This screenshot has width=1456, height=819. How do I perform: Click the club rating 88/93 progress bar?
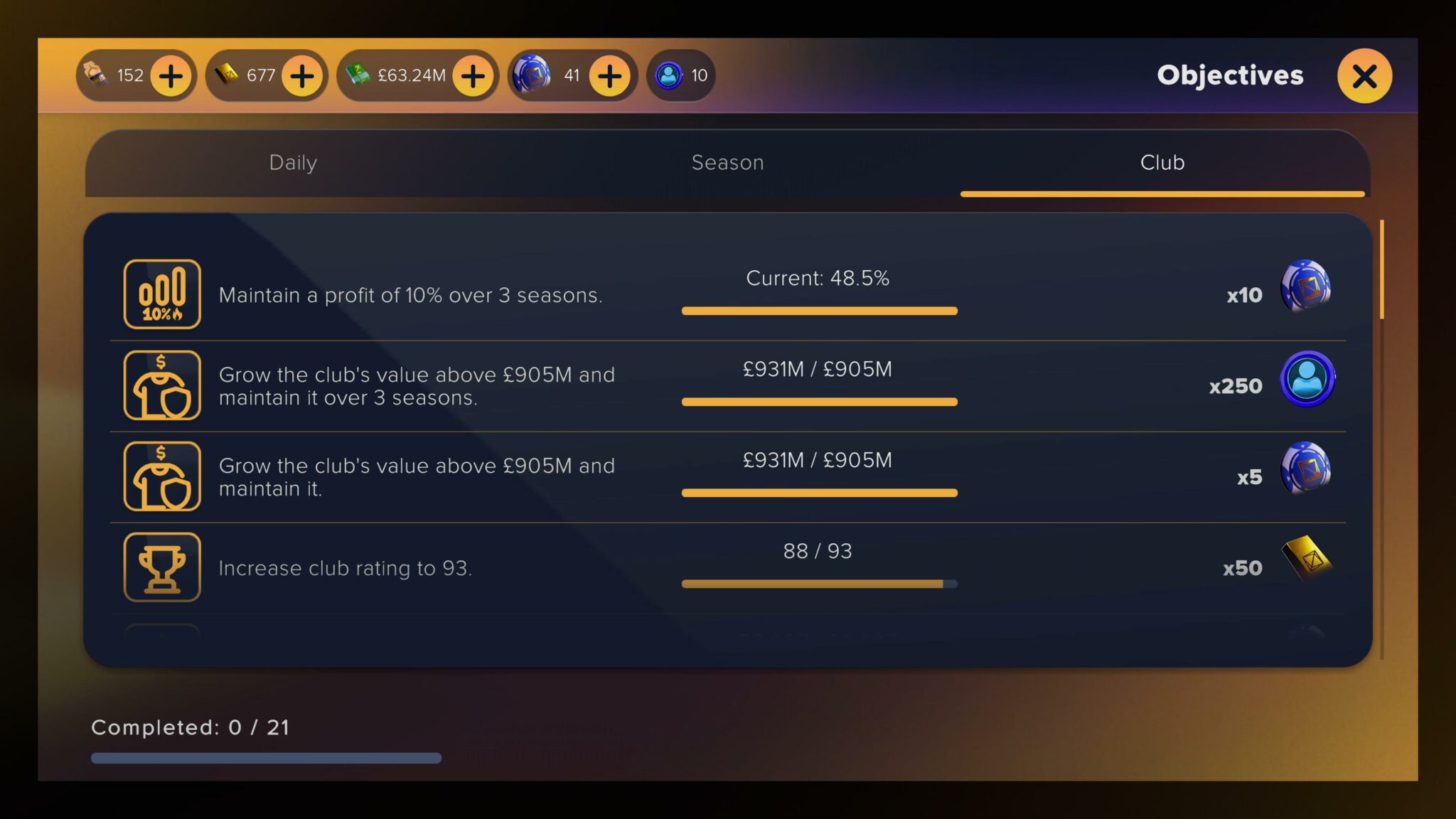point(820,583)
